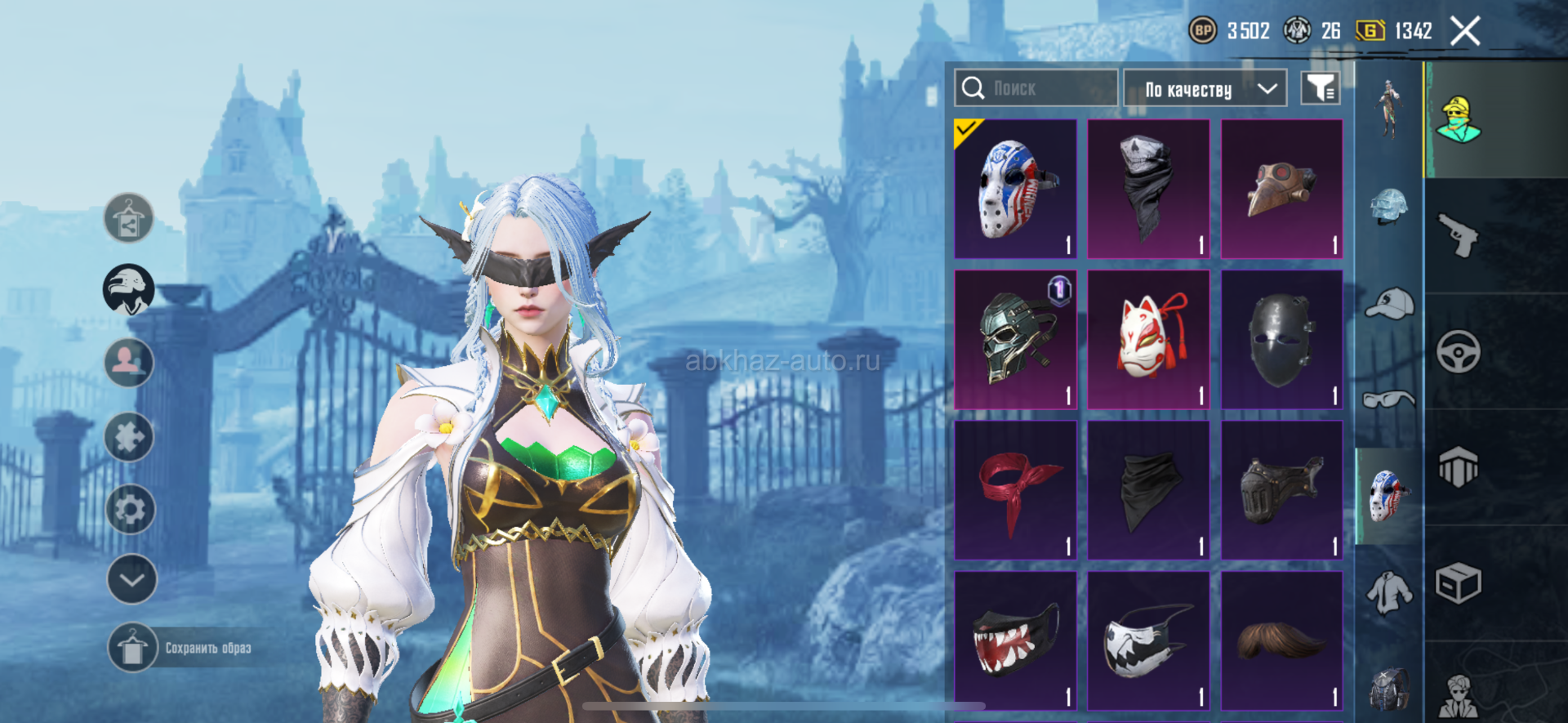Open the filter funnel button
This screenshot has width=1568, height=723.
pos(1320,88)
